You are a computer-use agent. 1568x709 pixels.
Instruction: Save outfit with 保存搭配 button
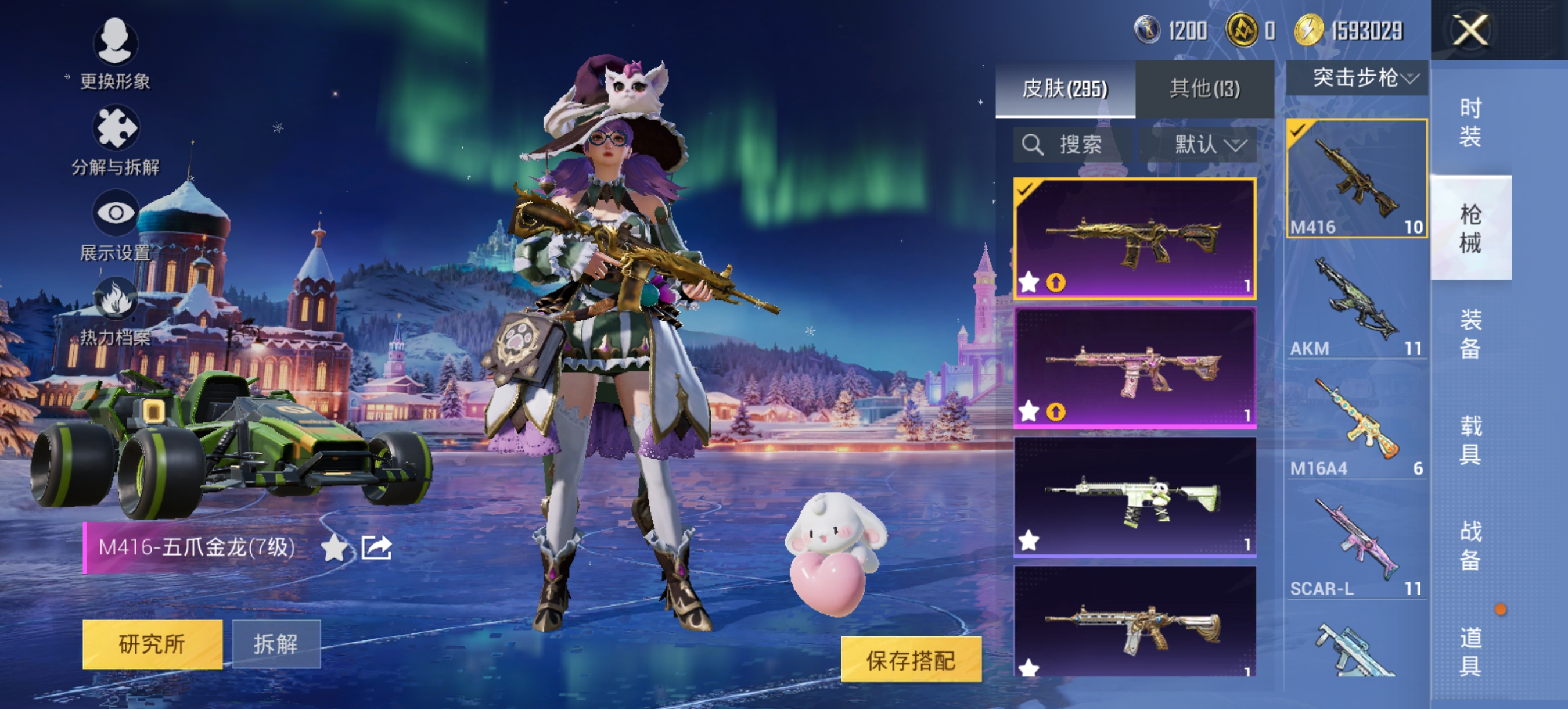(911, 660)
